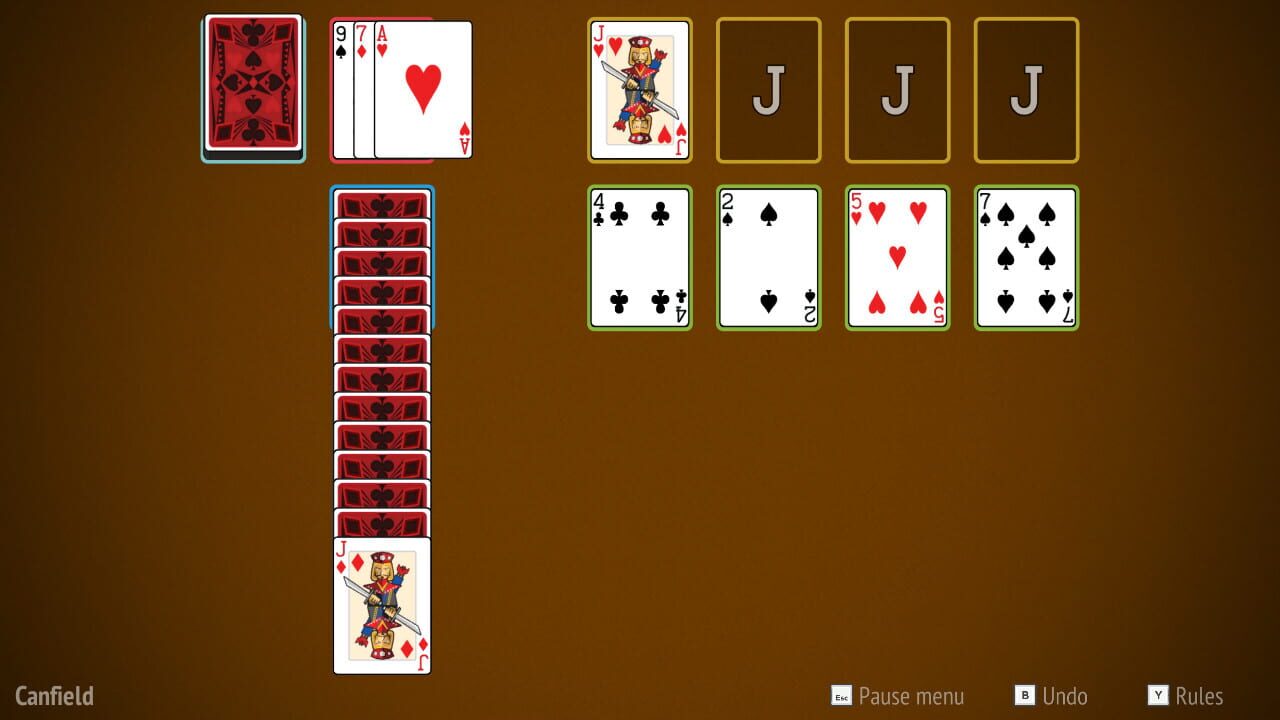Viewport: 1280px width, 720px height.
Task: Click the rightmost empty Jack foundation slot
Action: pyautogui.click(x=1026, y=88)
